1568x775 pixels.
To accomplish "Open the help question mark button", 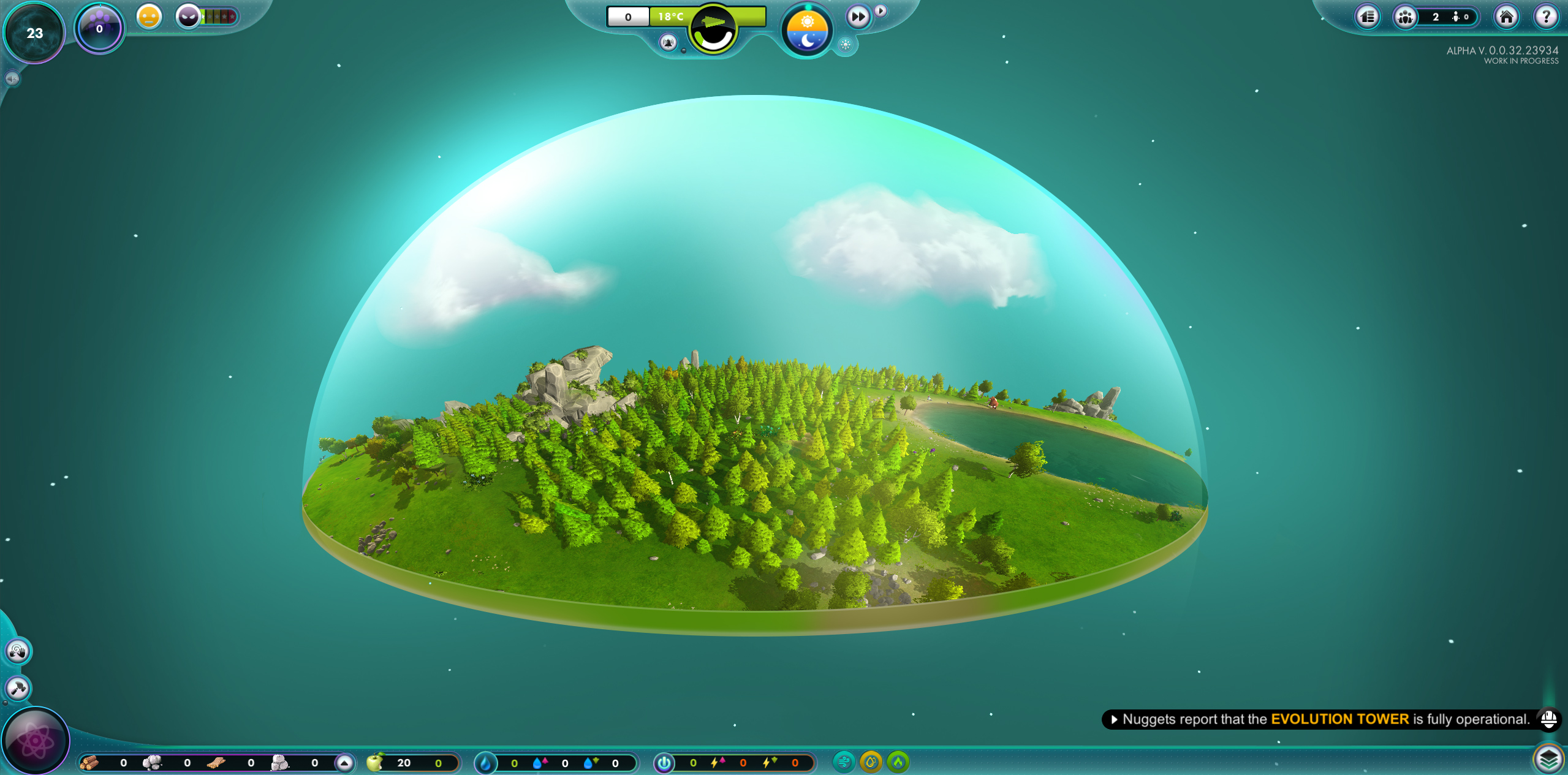I will (x=1545, y=17).
